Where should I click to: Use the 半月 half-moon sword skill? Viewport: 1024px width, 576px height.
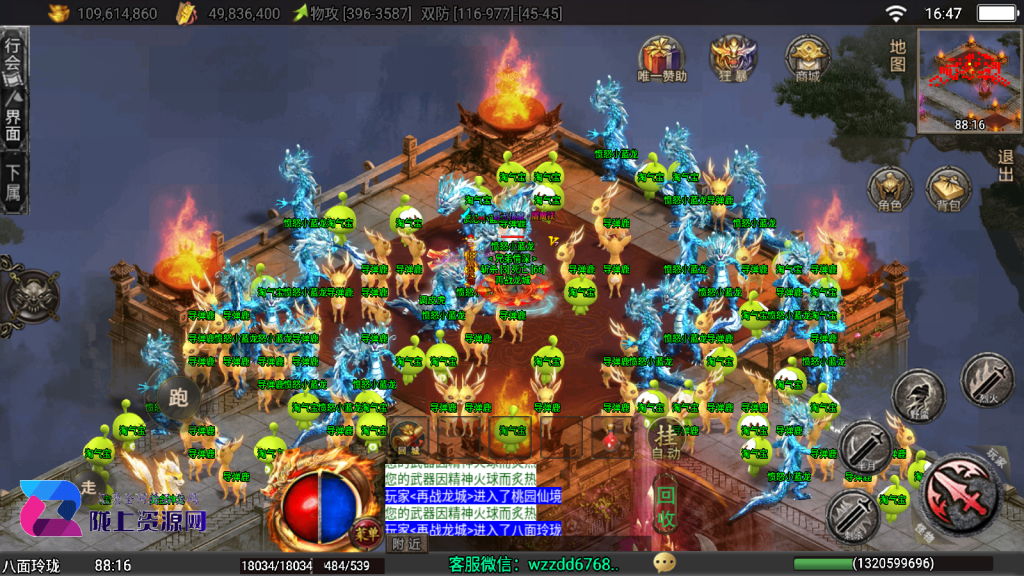coord(864,447)
